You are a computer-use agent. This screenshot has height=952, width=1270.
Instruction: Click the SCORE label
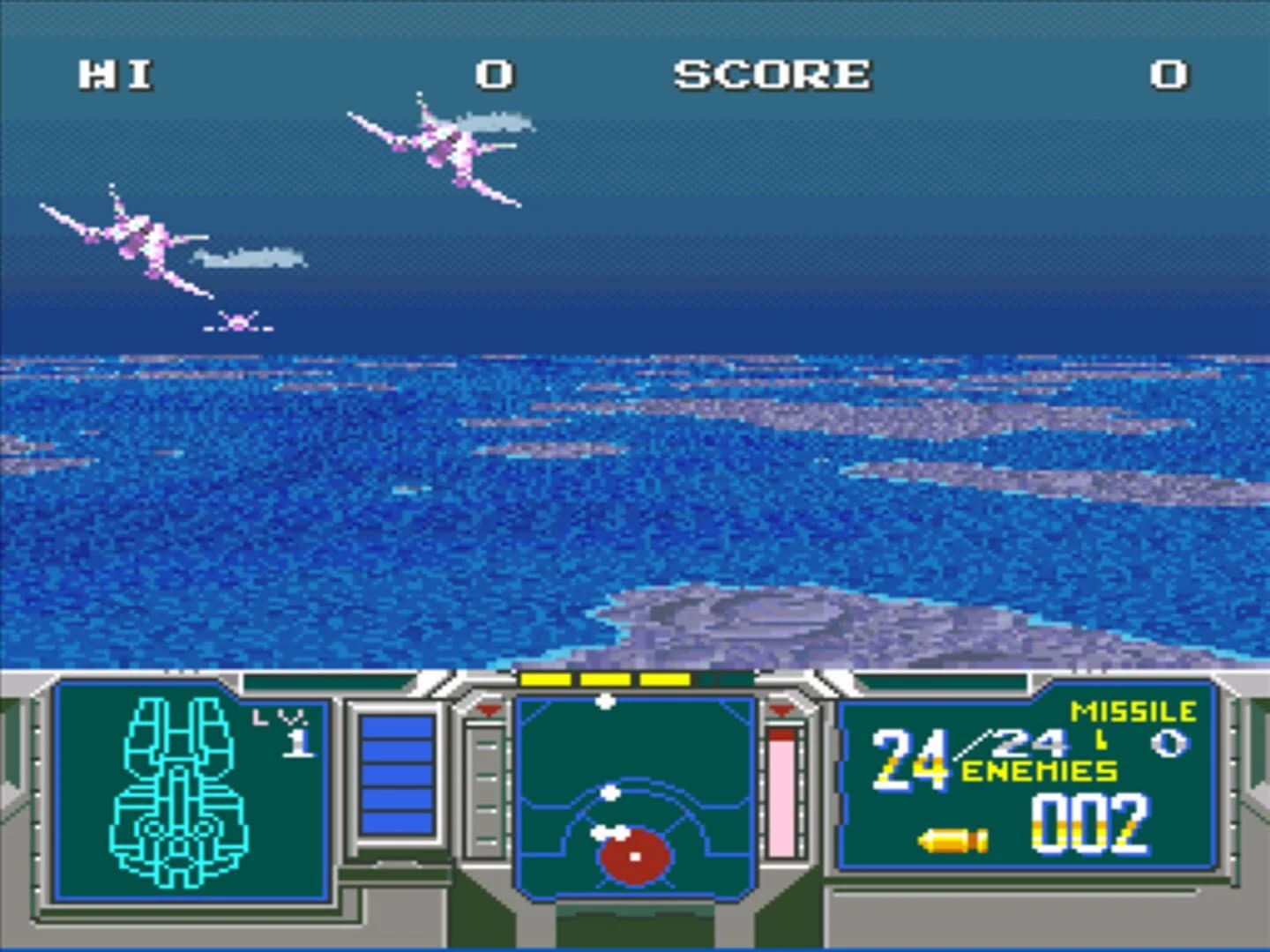pos(773,75)
